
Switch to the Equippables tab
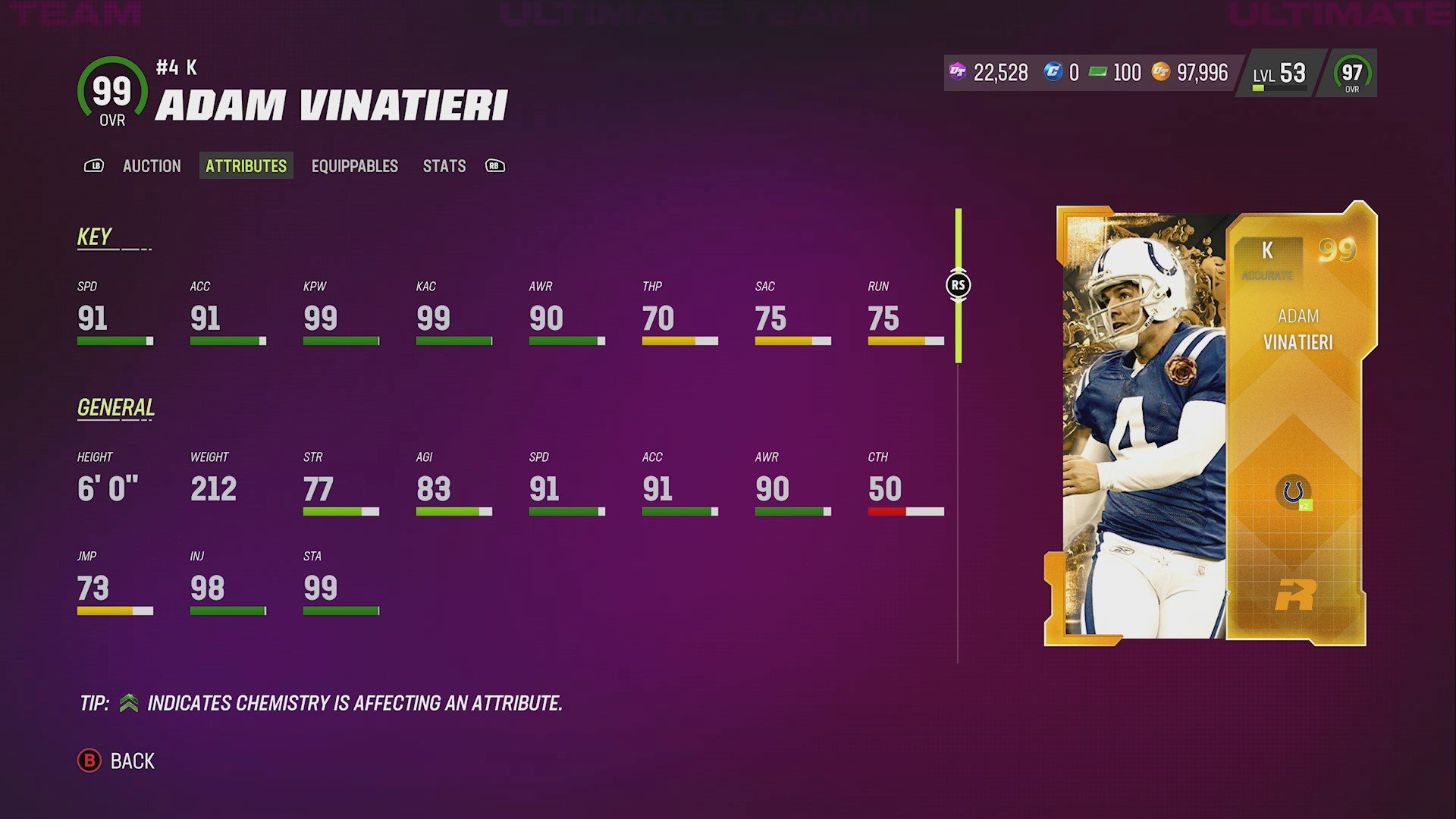pos(354,166)
